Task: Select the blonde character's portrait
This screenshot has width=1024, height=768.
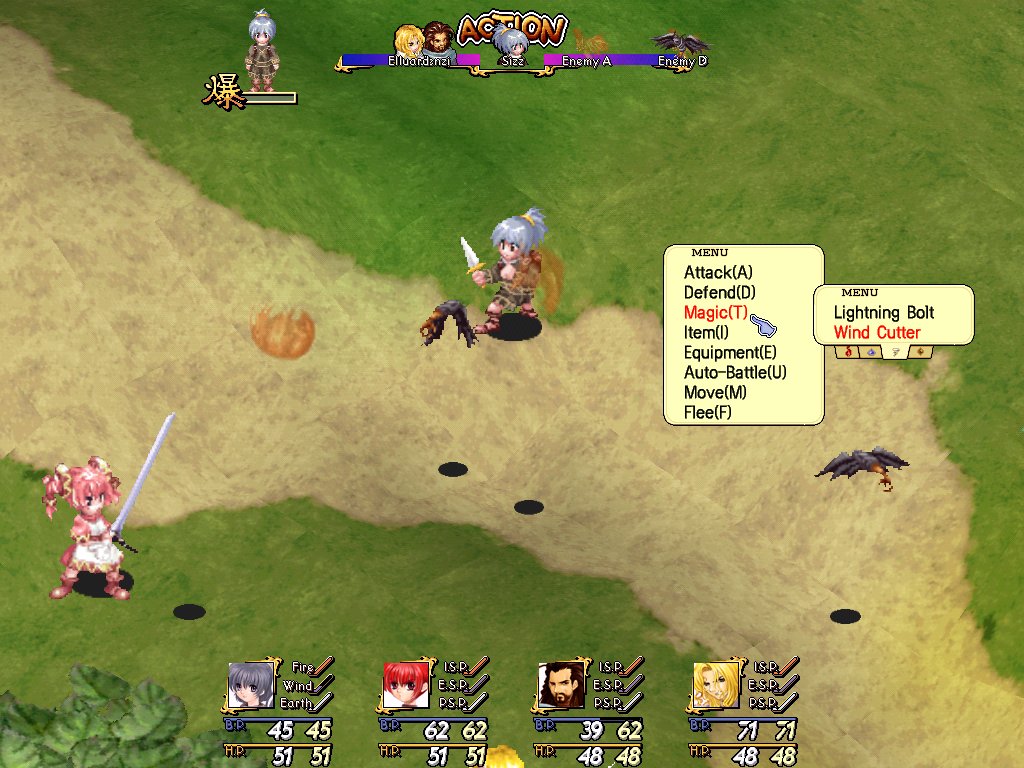Action: tap(716, 685)
